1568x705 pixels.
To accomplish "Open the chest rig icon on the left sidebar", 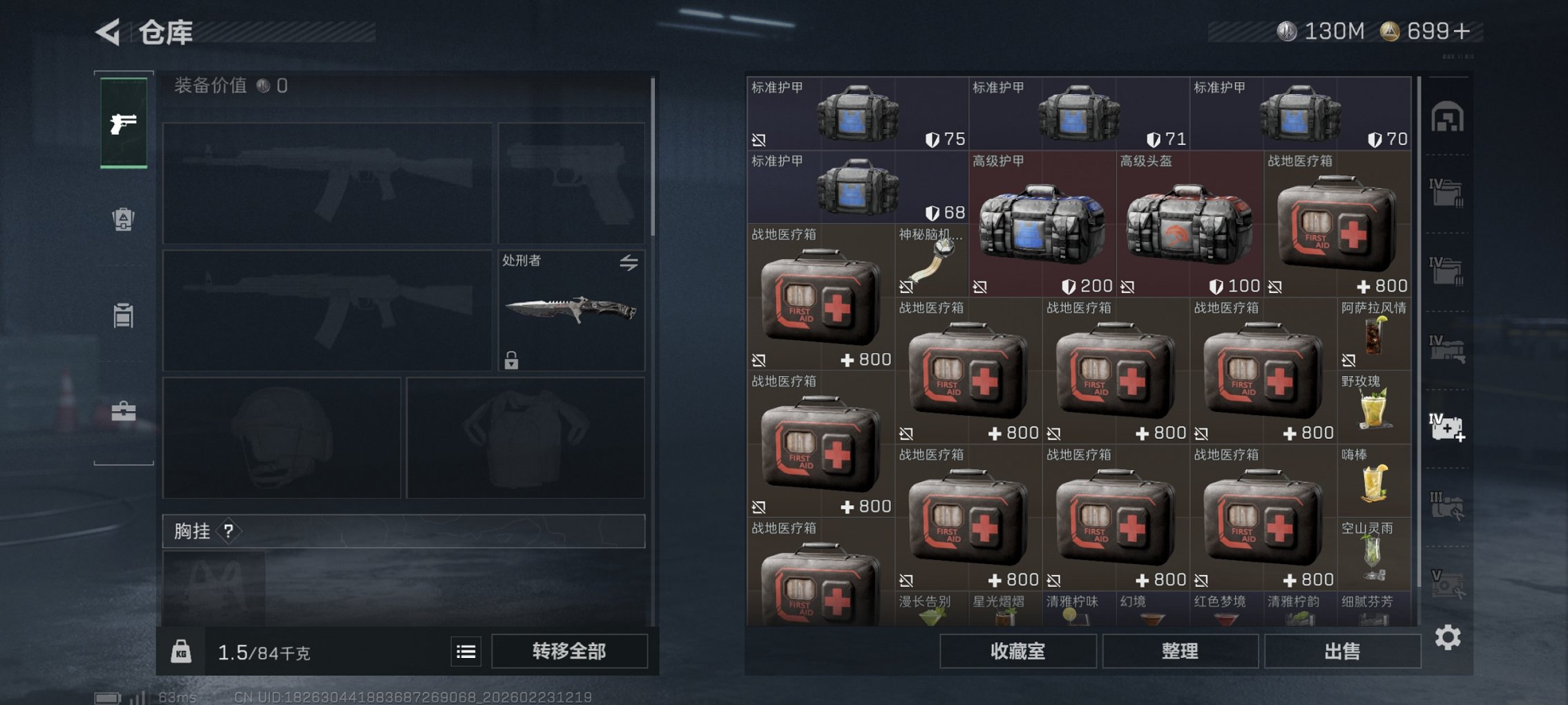I will coord(123,316).
